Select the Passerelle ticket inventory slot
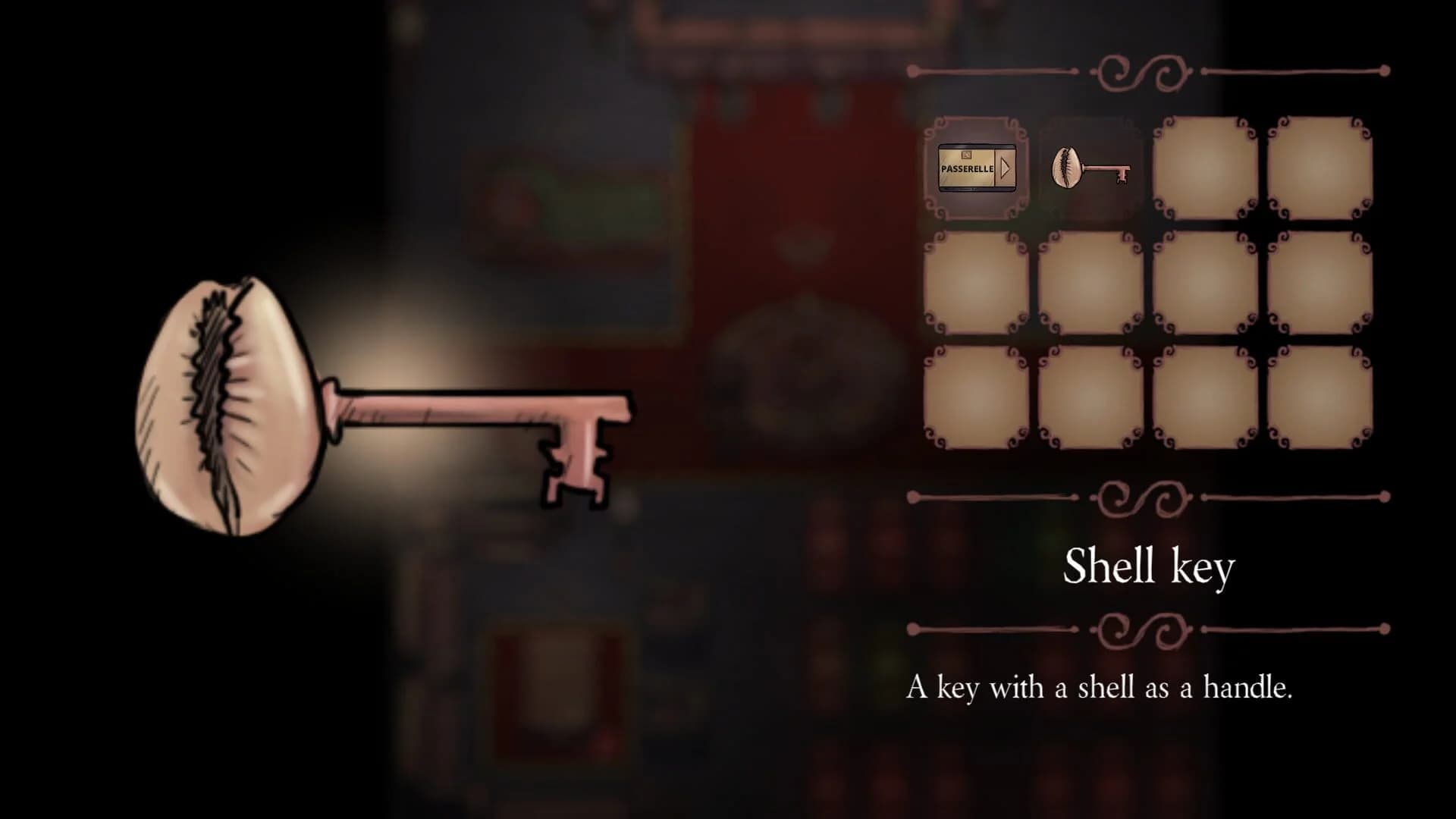 tap(976, 168)
